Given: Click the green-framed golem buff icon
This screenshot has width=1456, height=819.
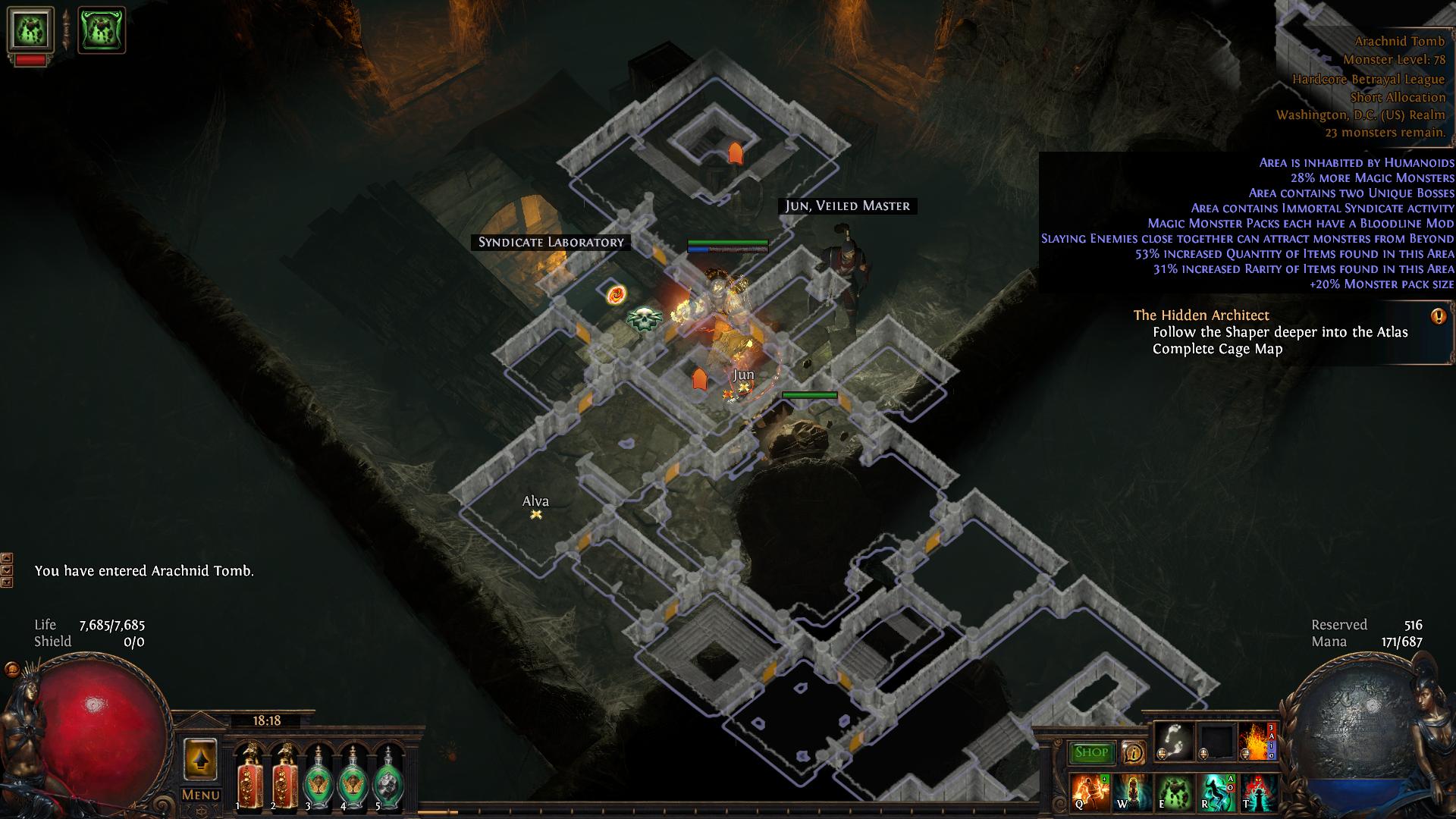Looking at the screenshot, I should (x=102, y=30).
